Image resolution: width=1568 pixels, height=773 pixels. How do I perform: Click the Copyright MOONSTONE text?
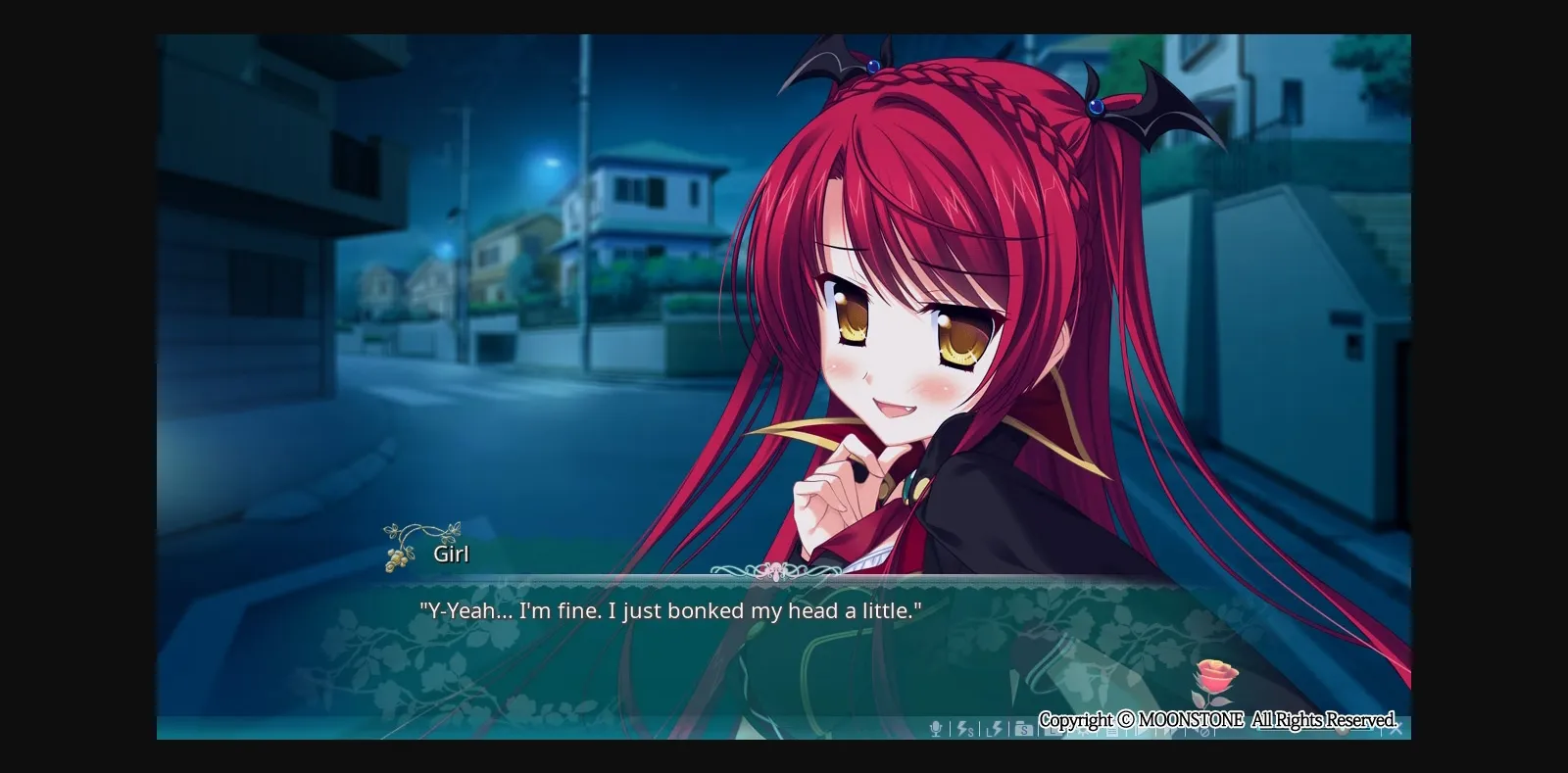(x=1220, y=718)
